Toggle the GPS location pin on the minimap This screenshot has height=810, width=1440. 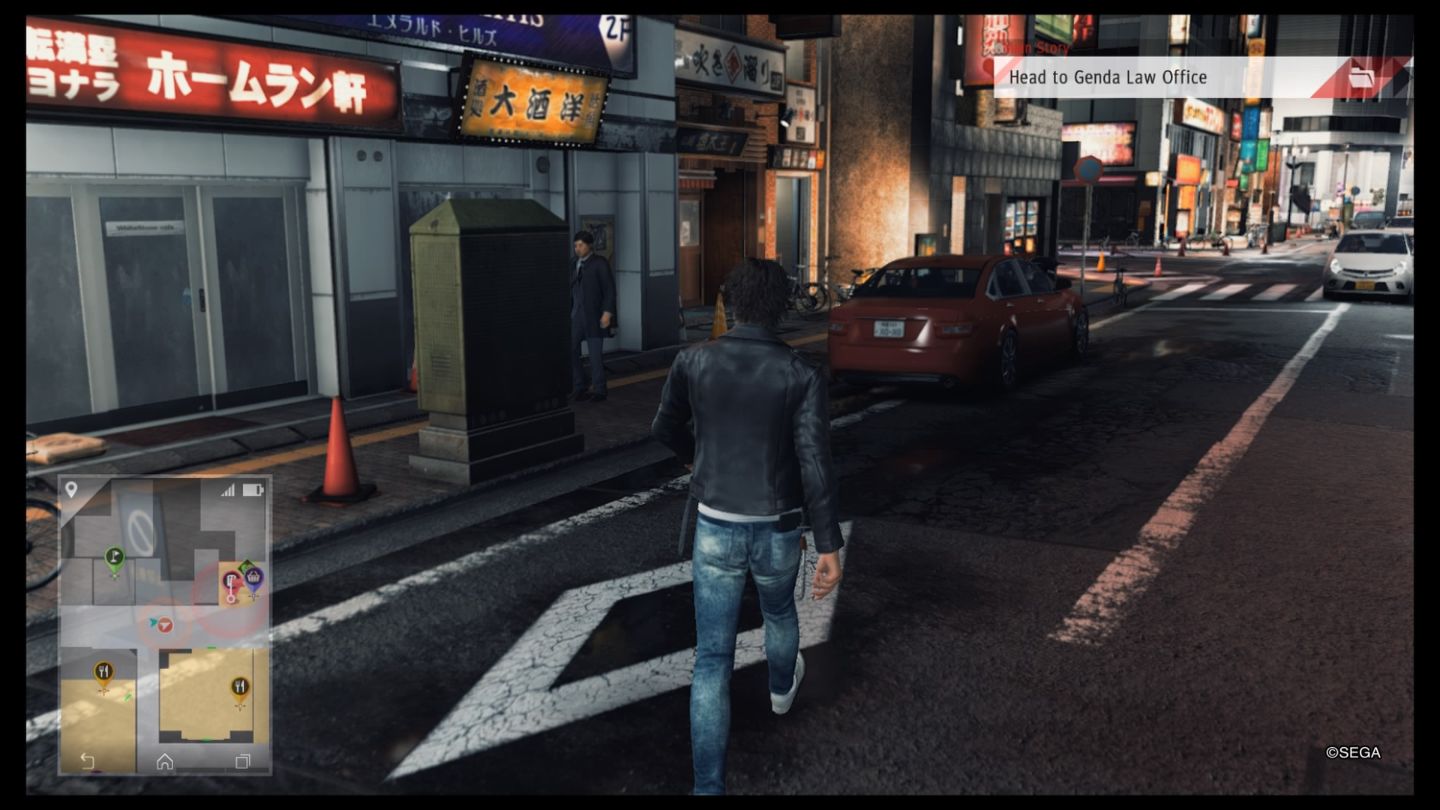(x=71, y=488)
